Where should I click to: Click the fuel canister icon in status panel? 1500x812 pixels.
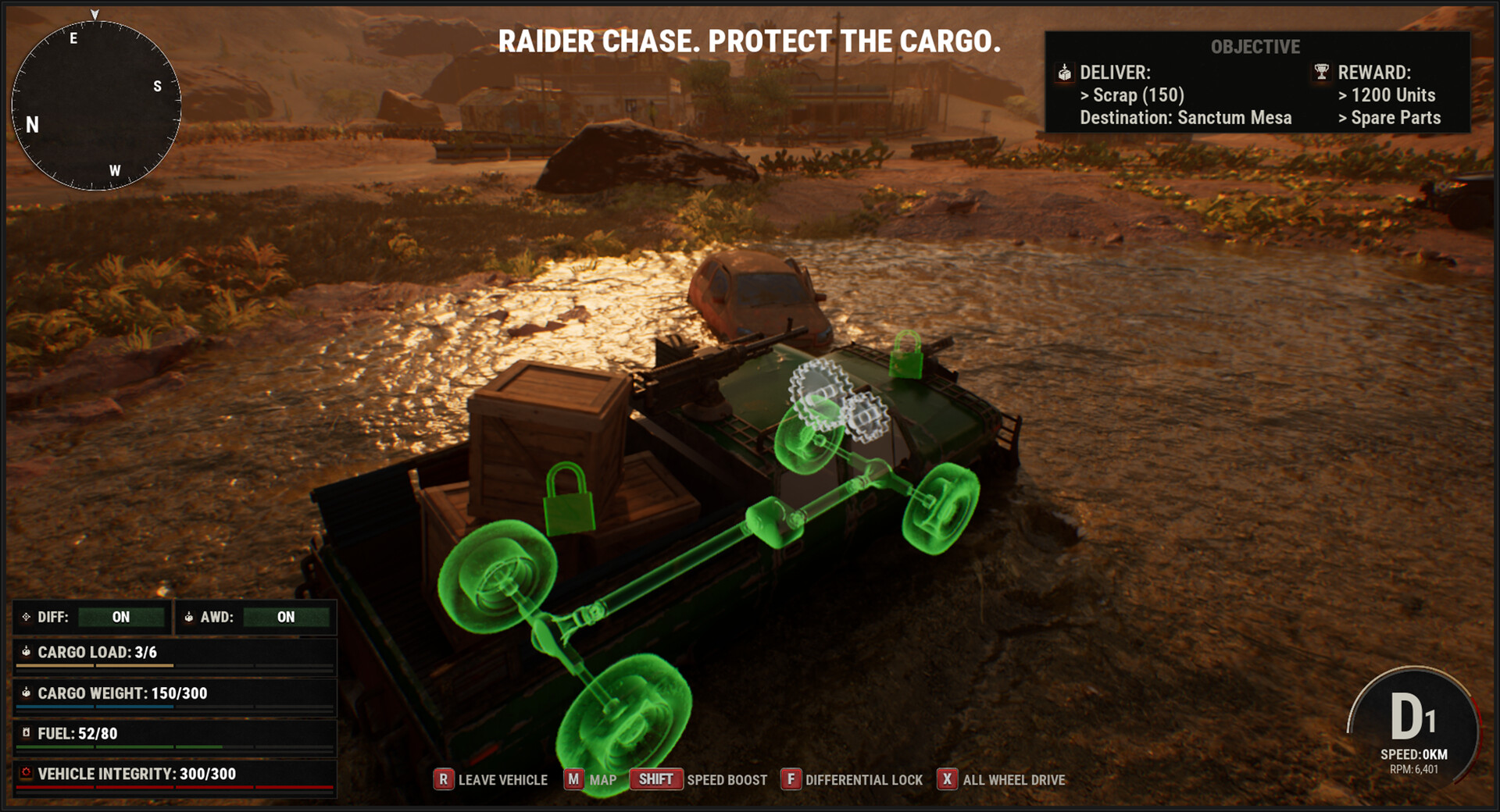tap(26, 732)
